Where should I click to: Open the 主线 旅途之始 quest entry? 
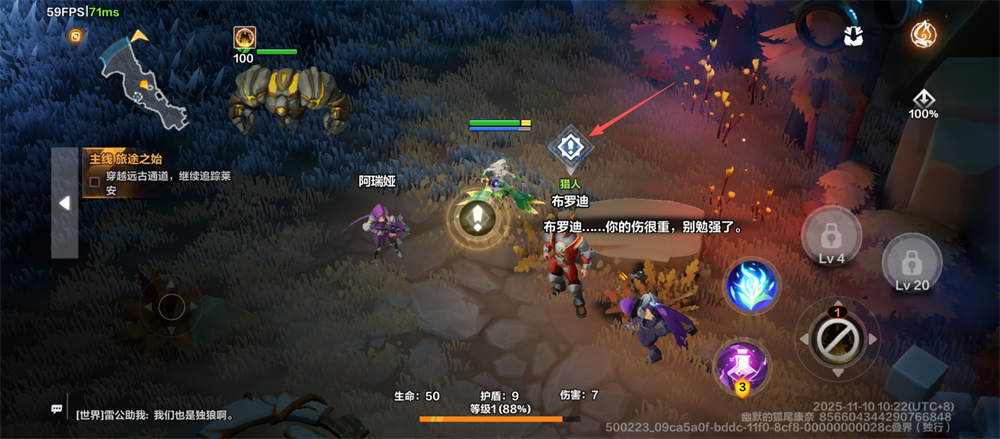pos(150,172)
